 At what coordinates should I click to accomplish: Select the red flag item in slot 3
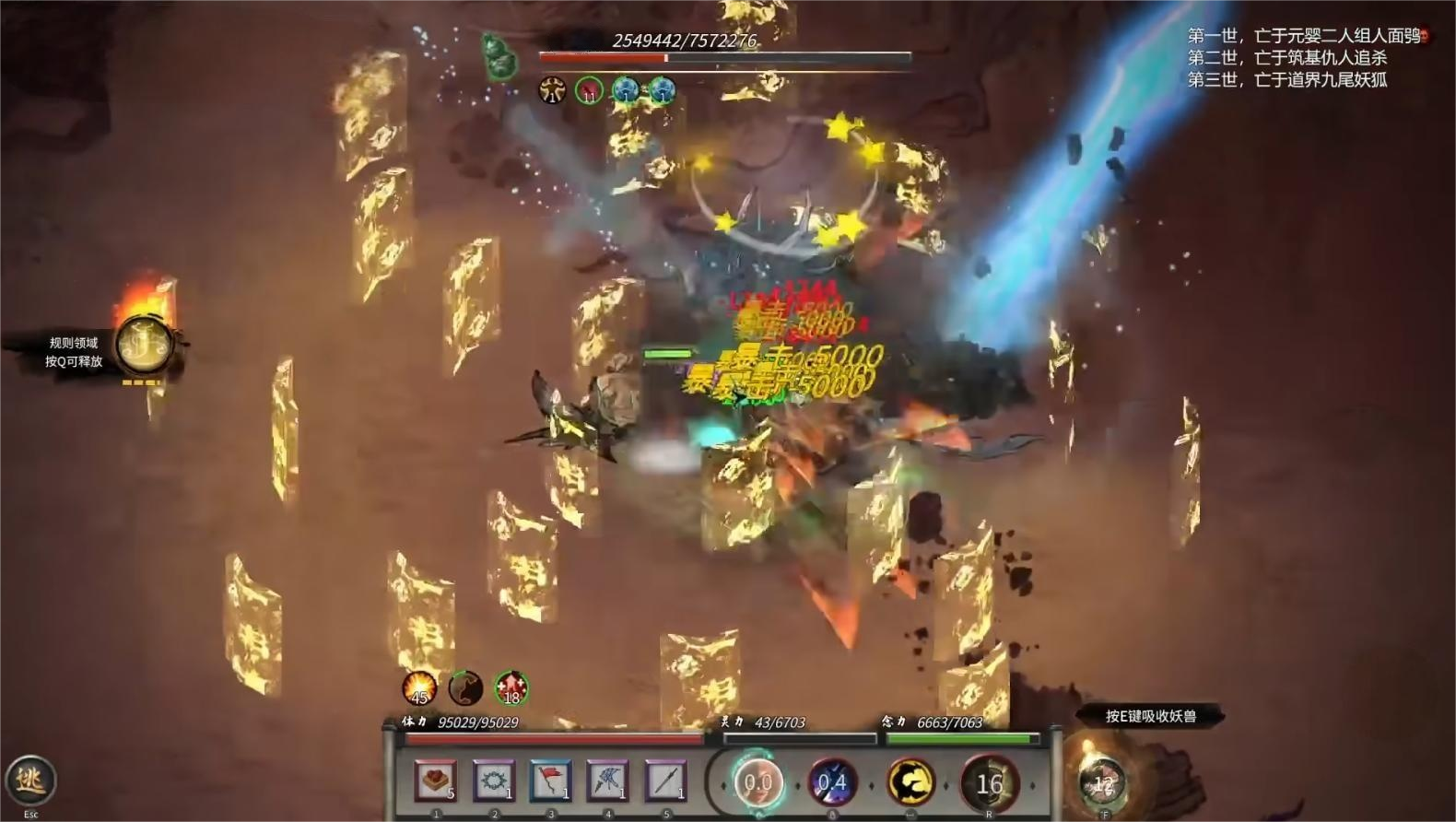[550, 781]
